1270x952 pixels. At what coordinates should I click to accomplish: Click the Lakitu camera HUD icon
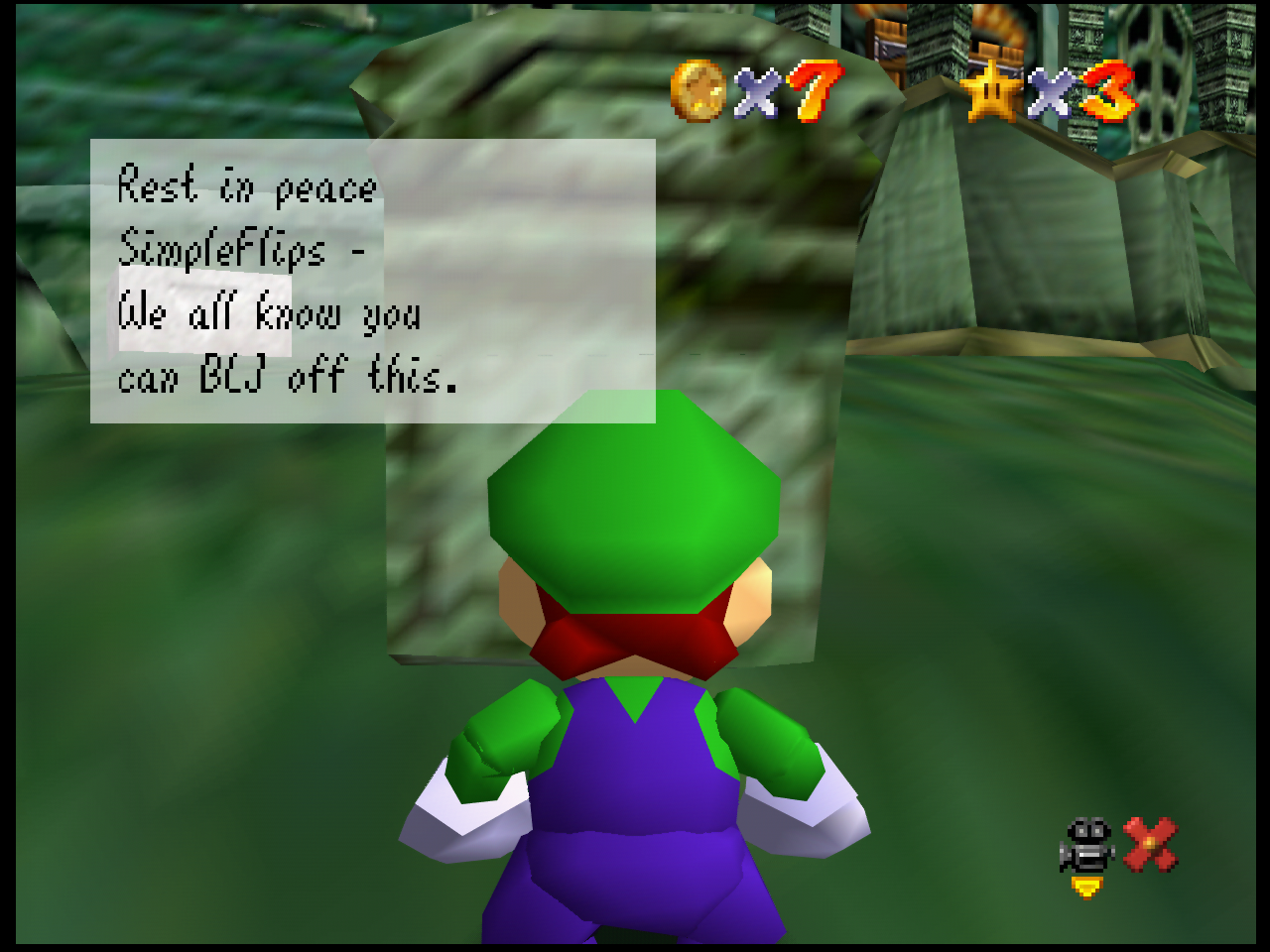1087,842
